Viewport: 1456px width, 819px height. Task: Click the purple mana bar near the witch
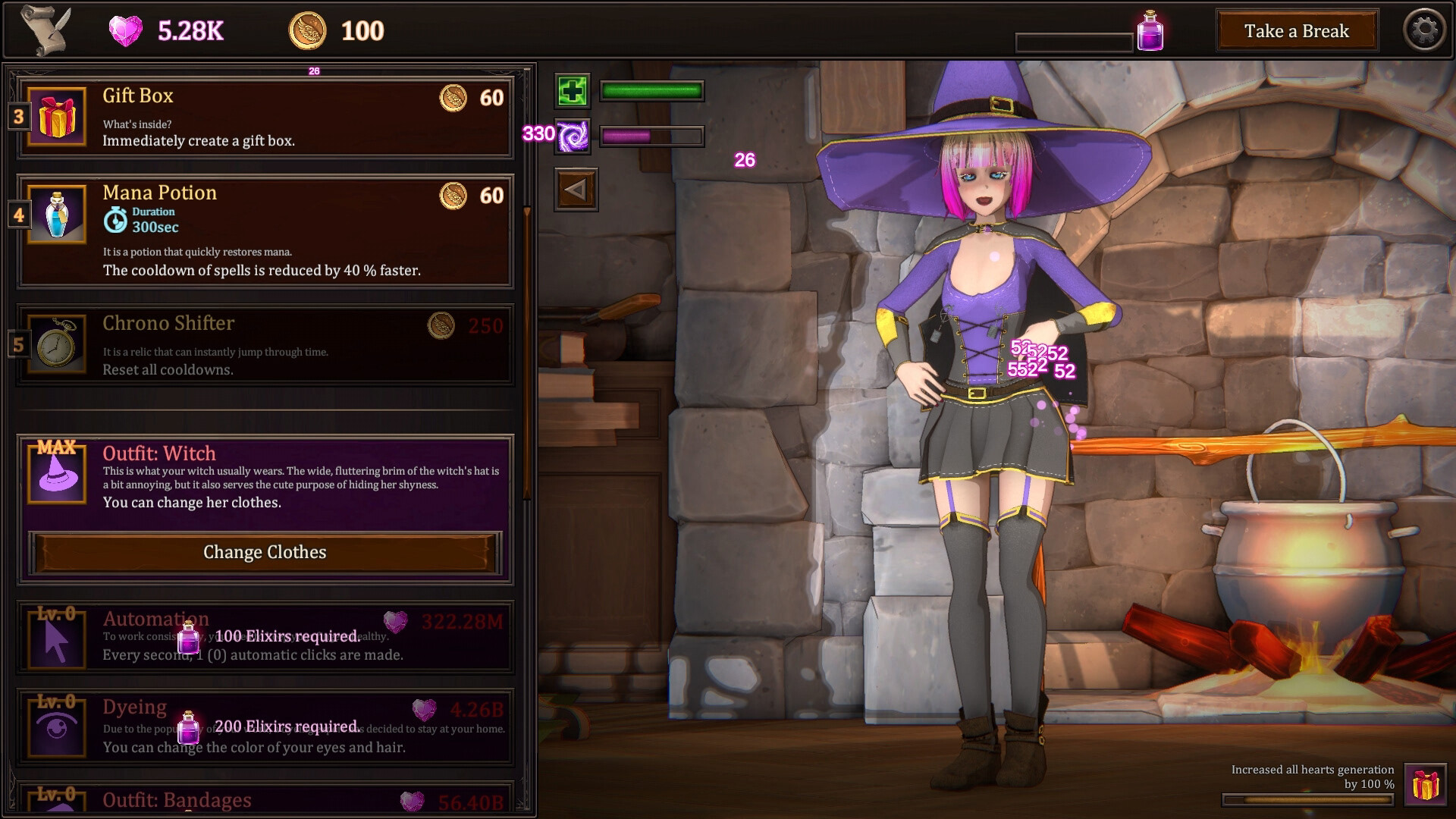(651, 137)
